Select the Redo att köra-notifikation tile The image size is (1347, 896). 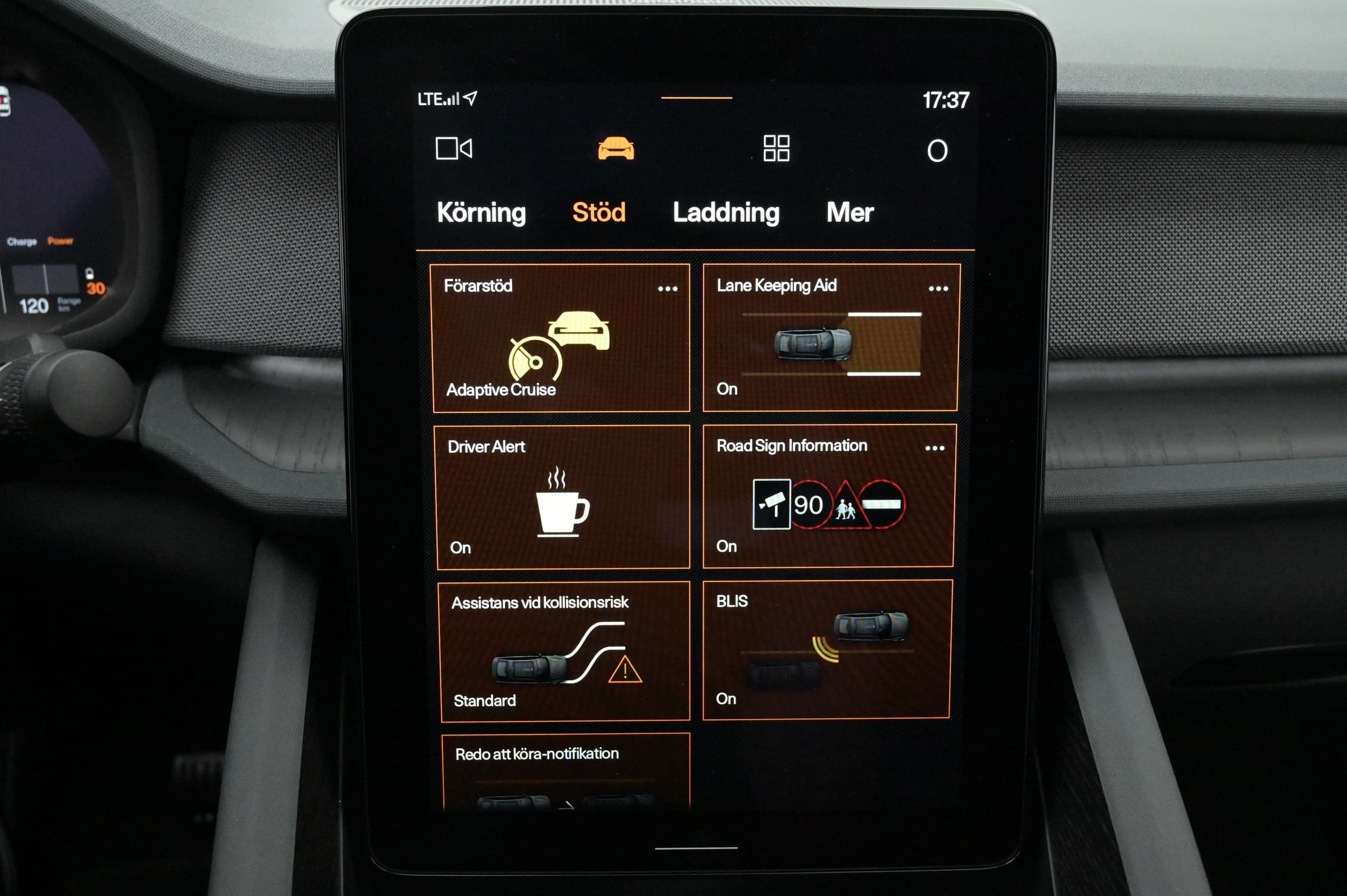point(566,770)
